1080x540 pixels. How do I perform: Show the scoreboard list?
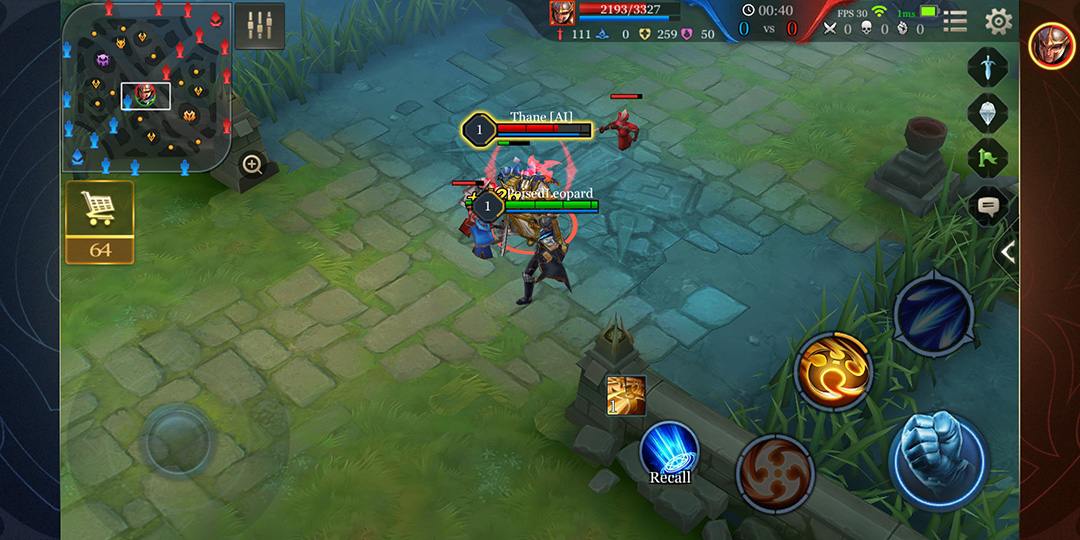[955, 21]
